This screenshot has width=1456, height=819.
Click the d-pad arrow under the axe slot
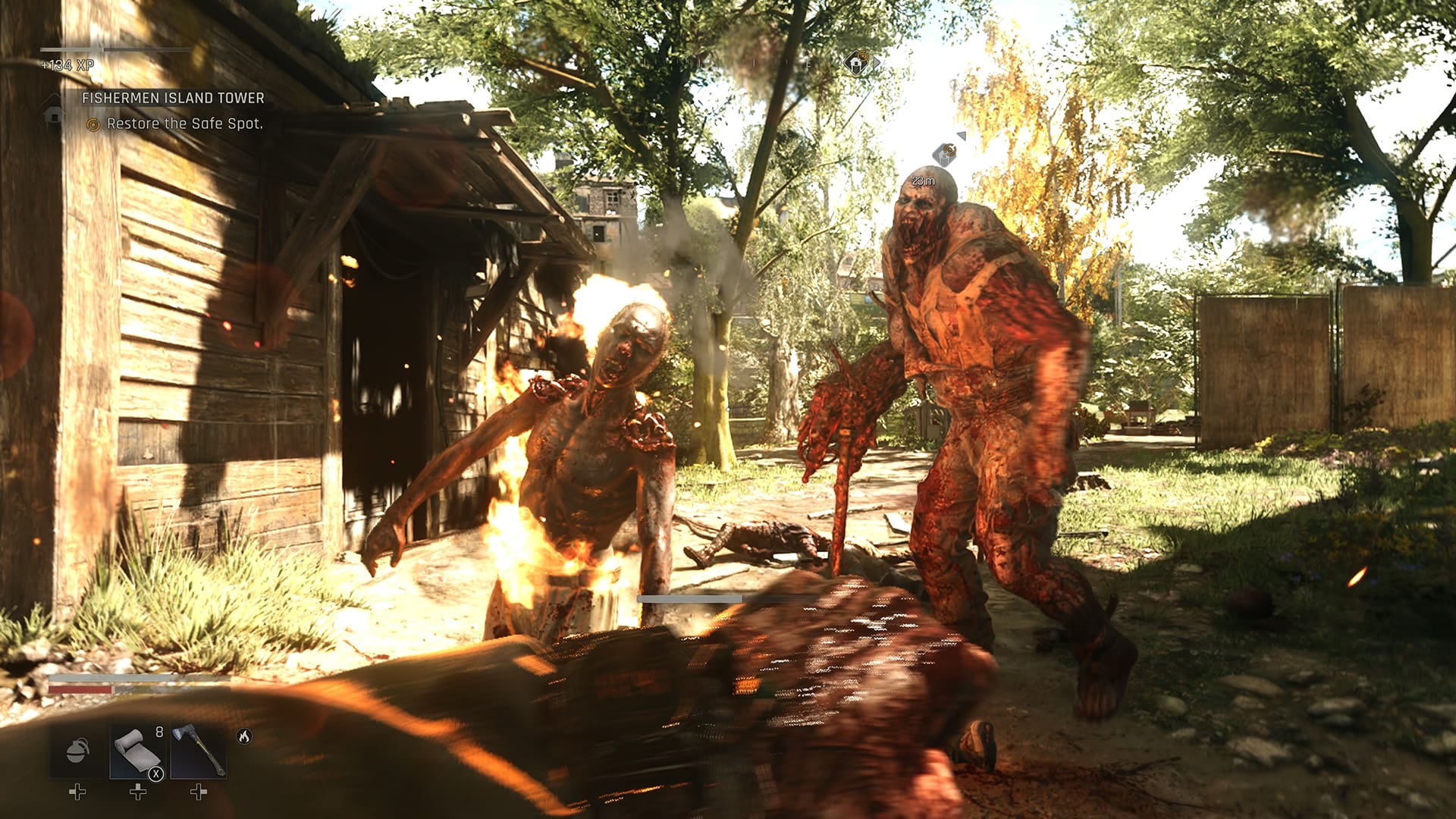coord(199,792)
